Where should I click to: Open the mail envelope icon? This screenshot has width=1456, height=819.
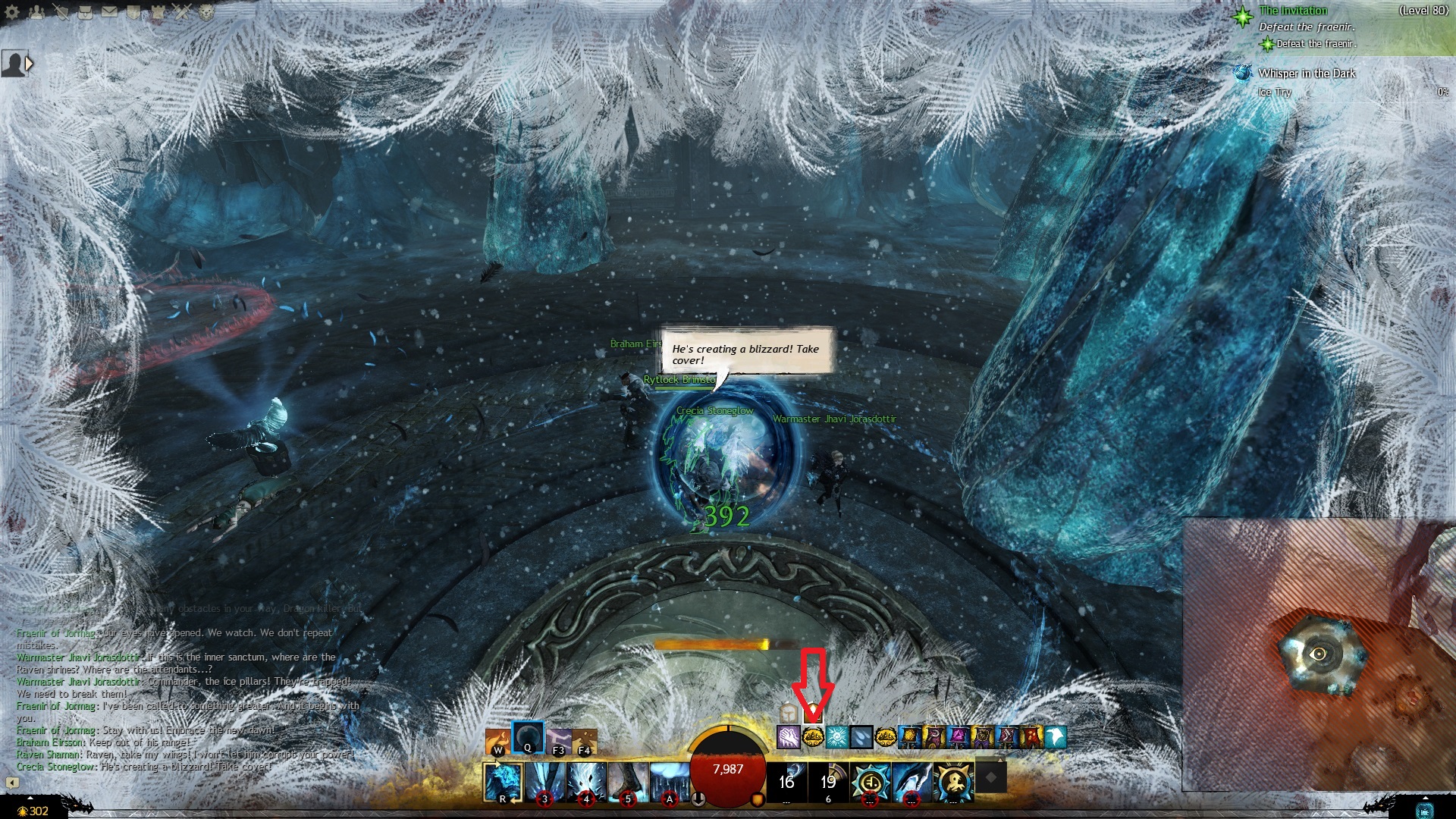point(109,12)
